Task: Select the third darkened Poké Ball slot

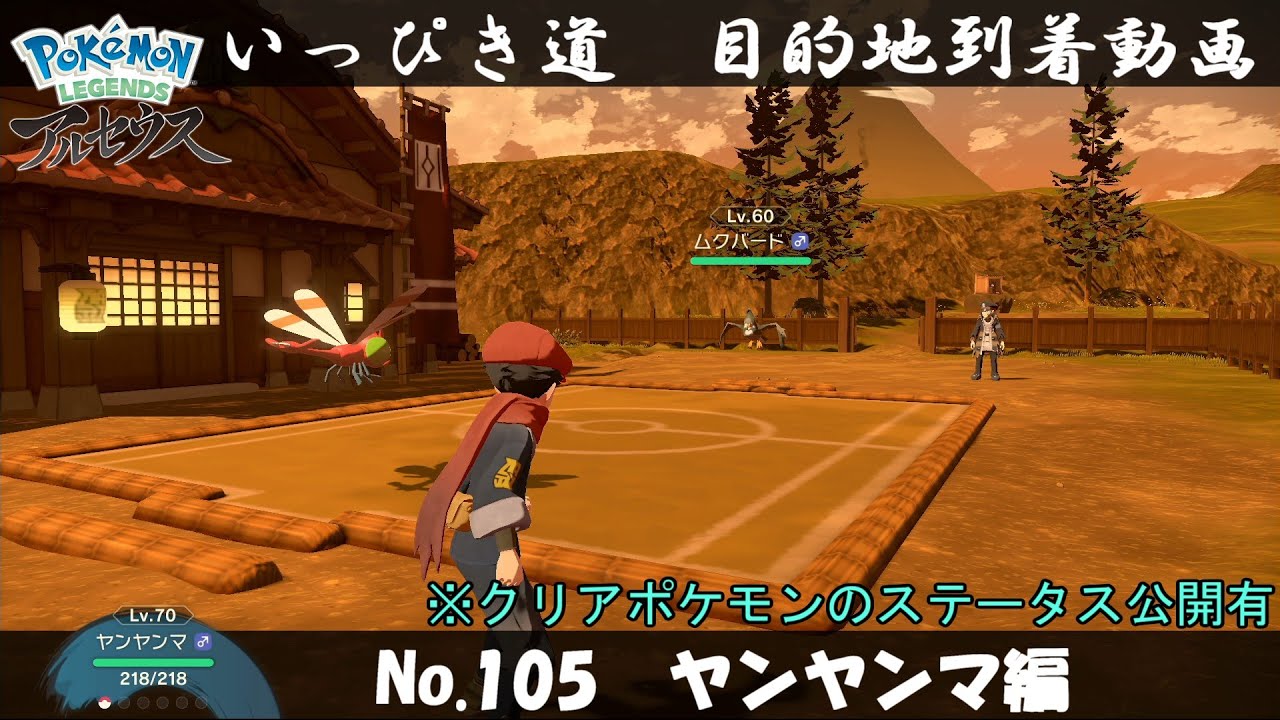Action: 143,703
